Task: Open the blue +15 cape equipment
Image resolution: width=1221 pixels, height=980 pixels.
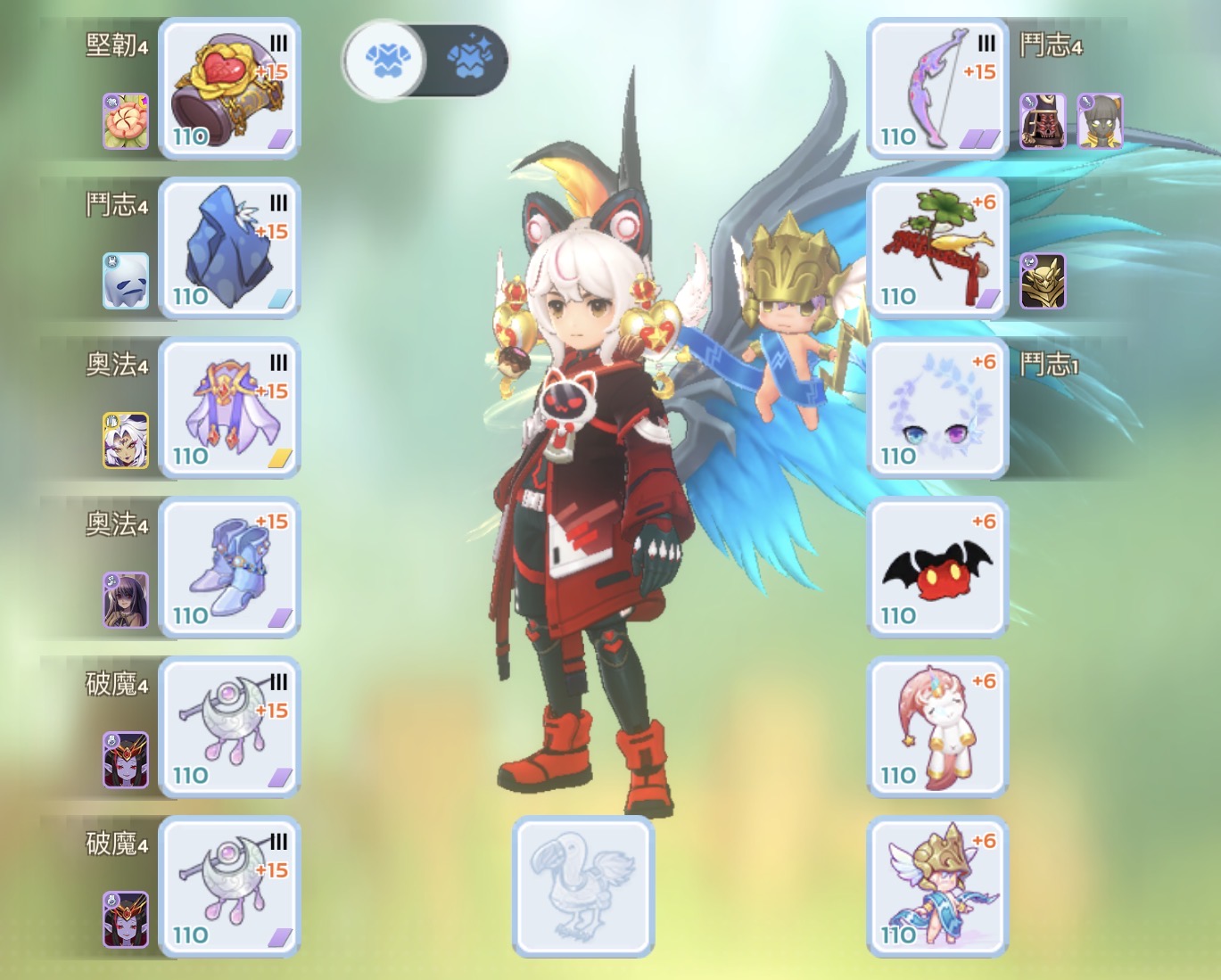Action: point(230,248)
